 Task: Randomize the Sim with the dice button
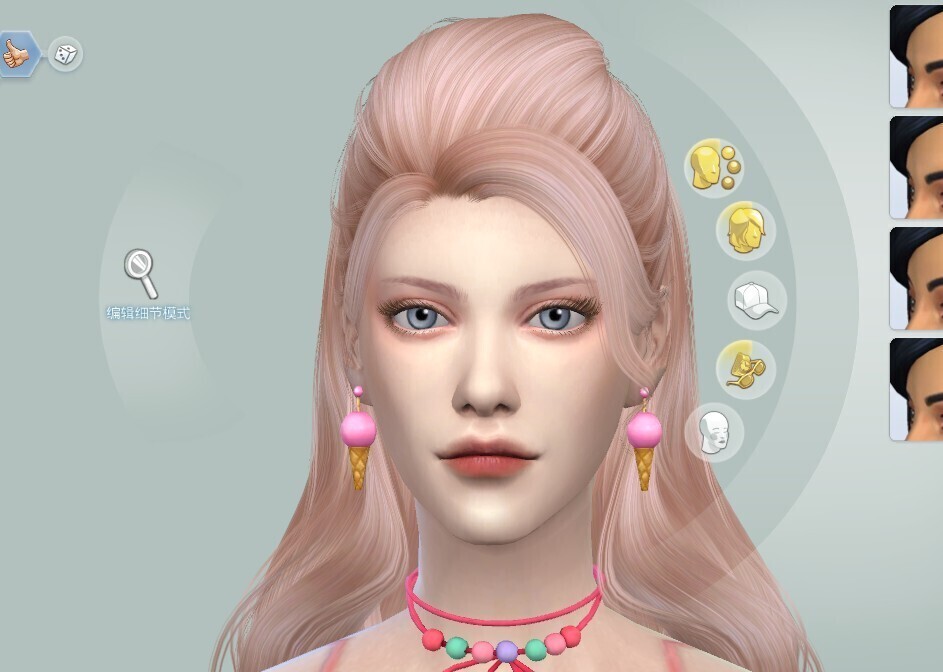(x=65, y=54)
